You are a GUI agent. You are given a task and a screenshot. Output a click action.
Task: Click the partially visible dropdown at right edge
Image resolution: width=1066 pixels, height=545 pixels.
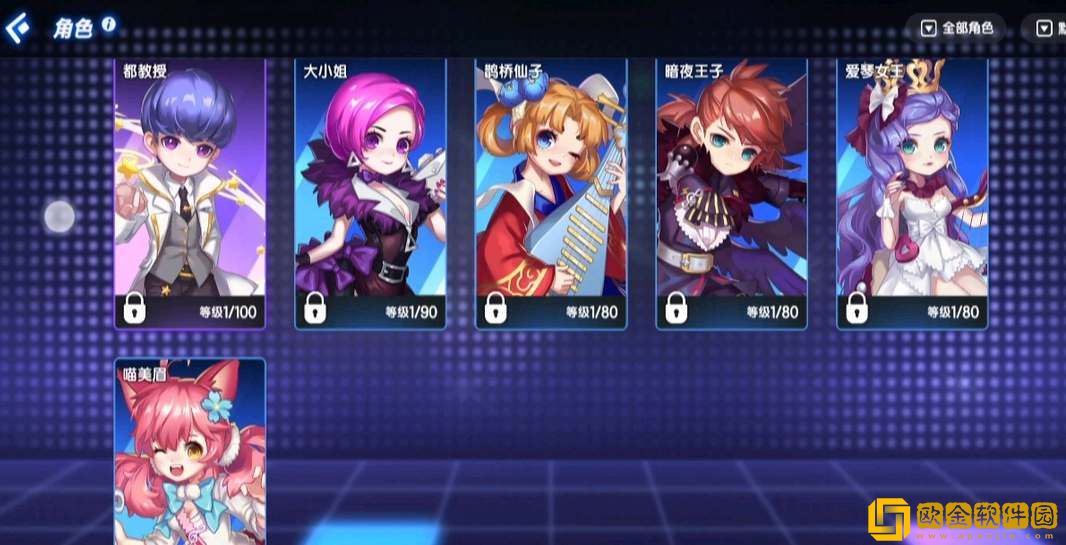tap(1050, 28)
